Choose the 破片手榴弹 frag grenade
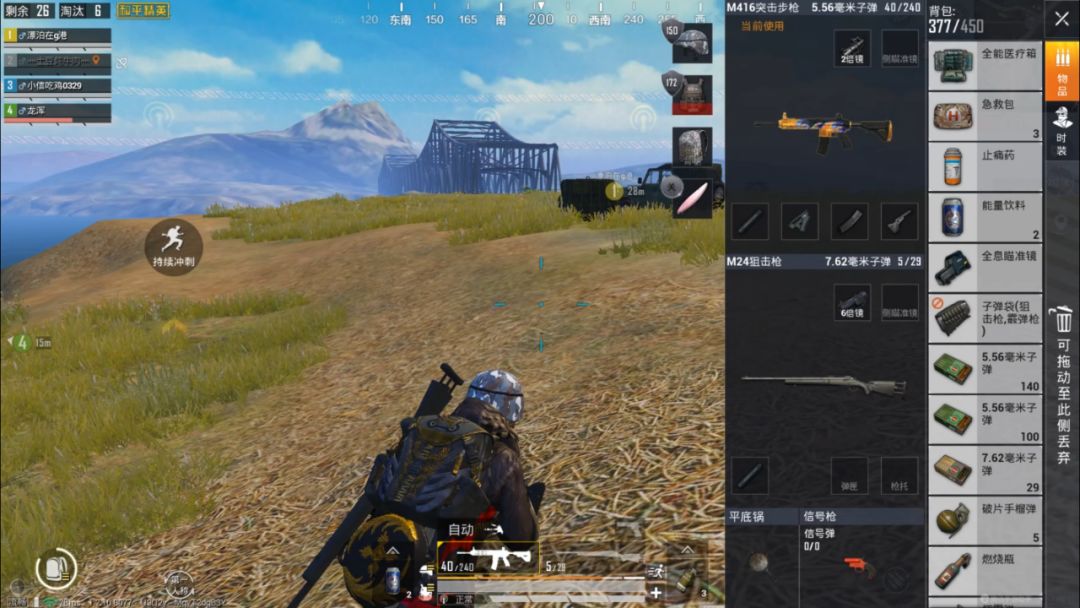This screenshot has height=608, width=1080. (x=985, y=521)
